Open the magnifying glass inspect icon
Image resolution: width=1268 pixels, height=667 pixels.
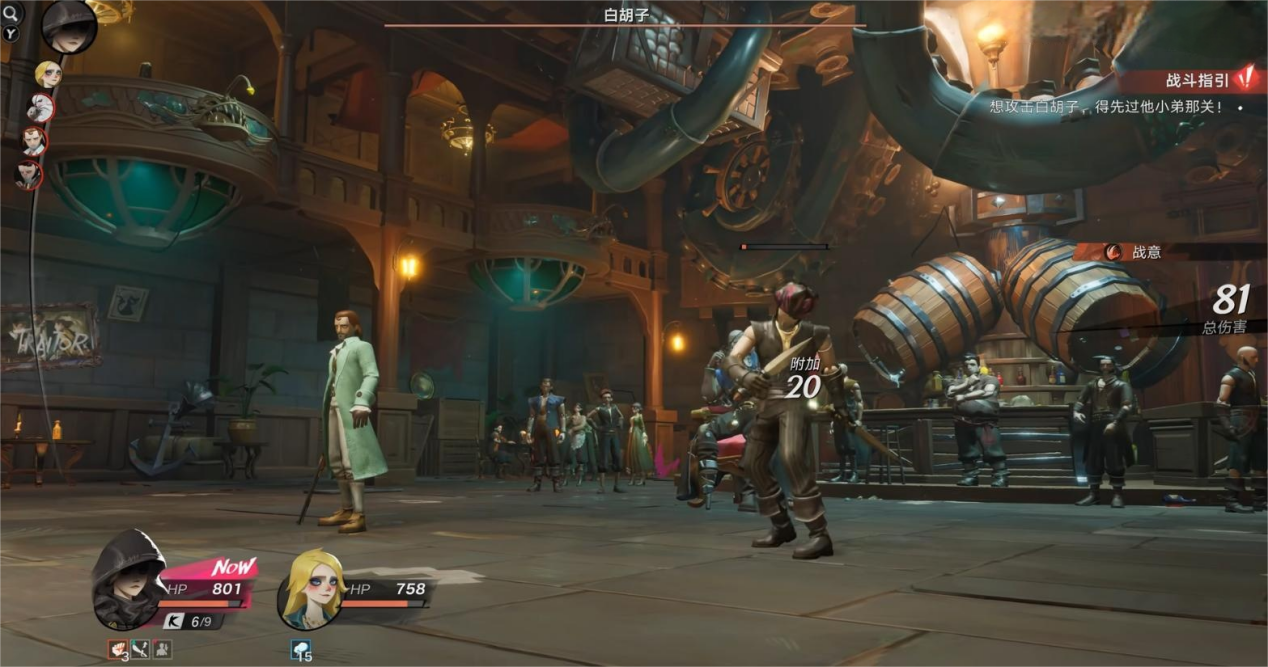point(11,13)
